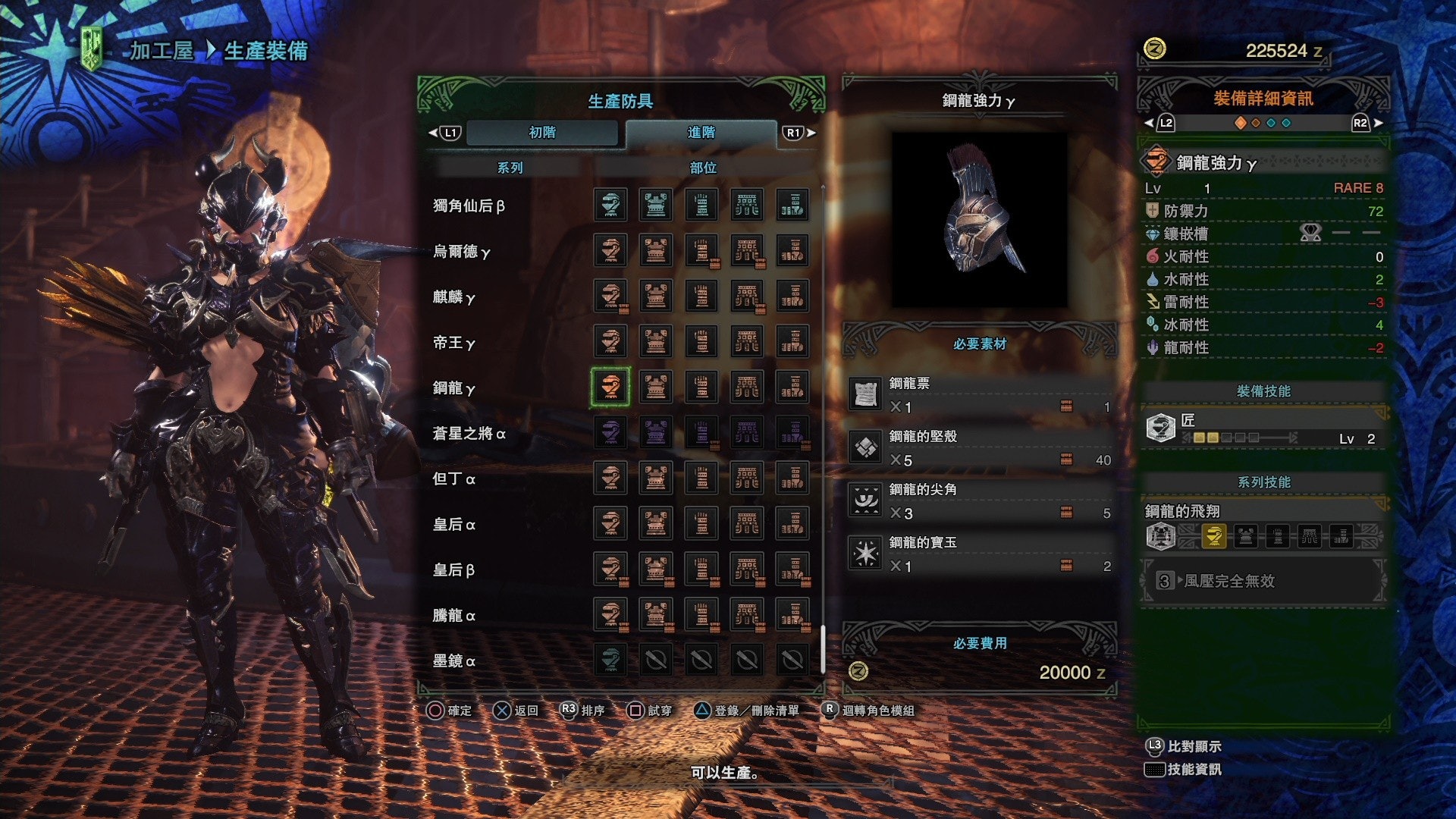
Task: Choose the 獨角仙后β helmet piece
Action: 610,205
